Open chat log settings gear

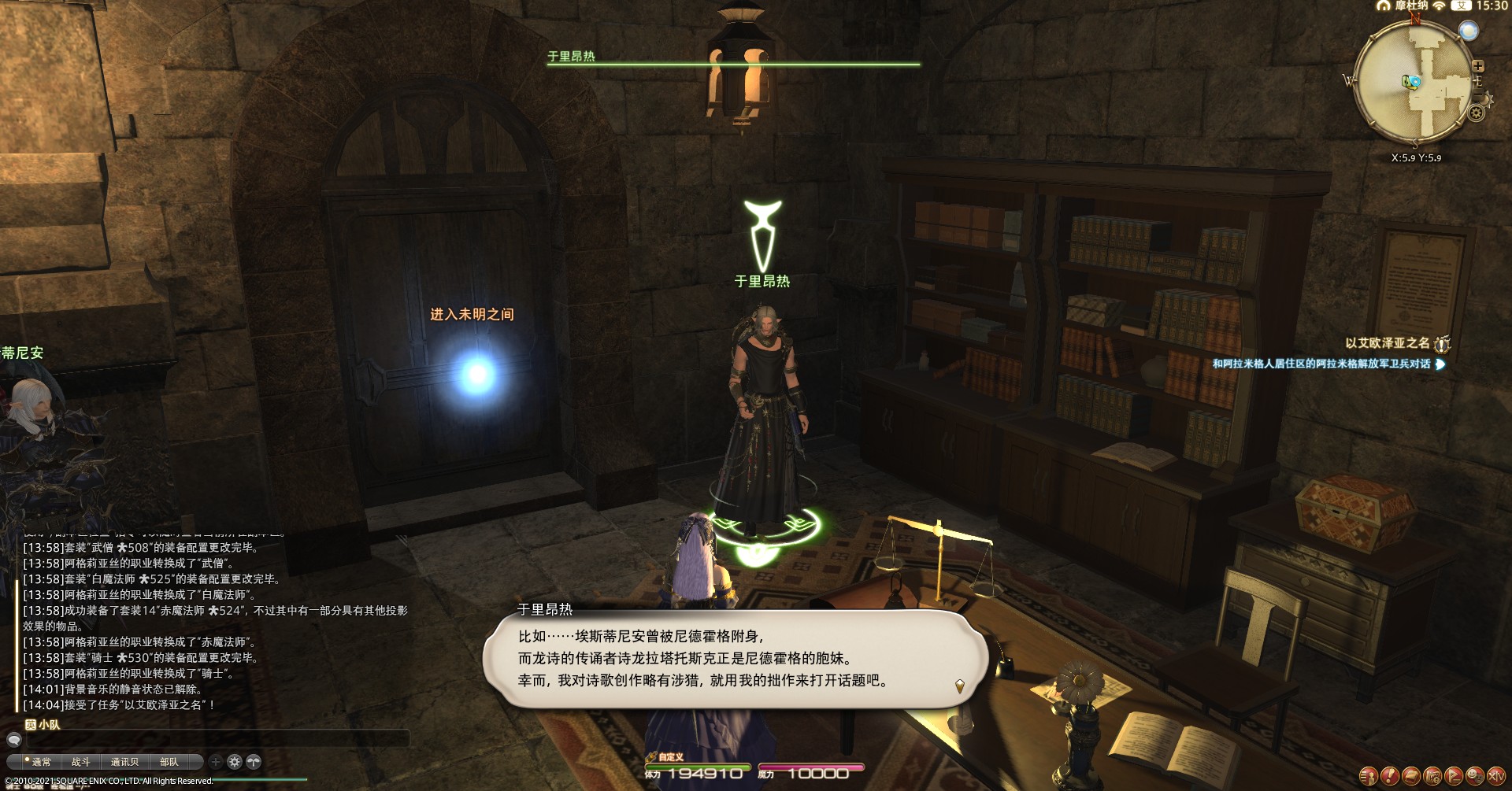235,762
